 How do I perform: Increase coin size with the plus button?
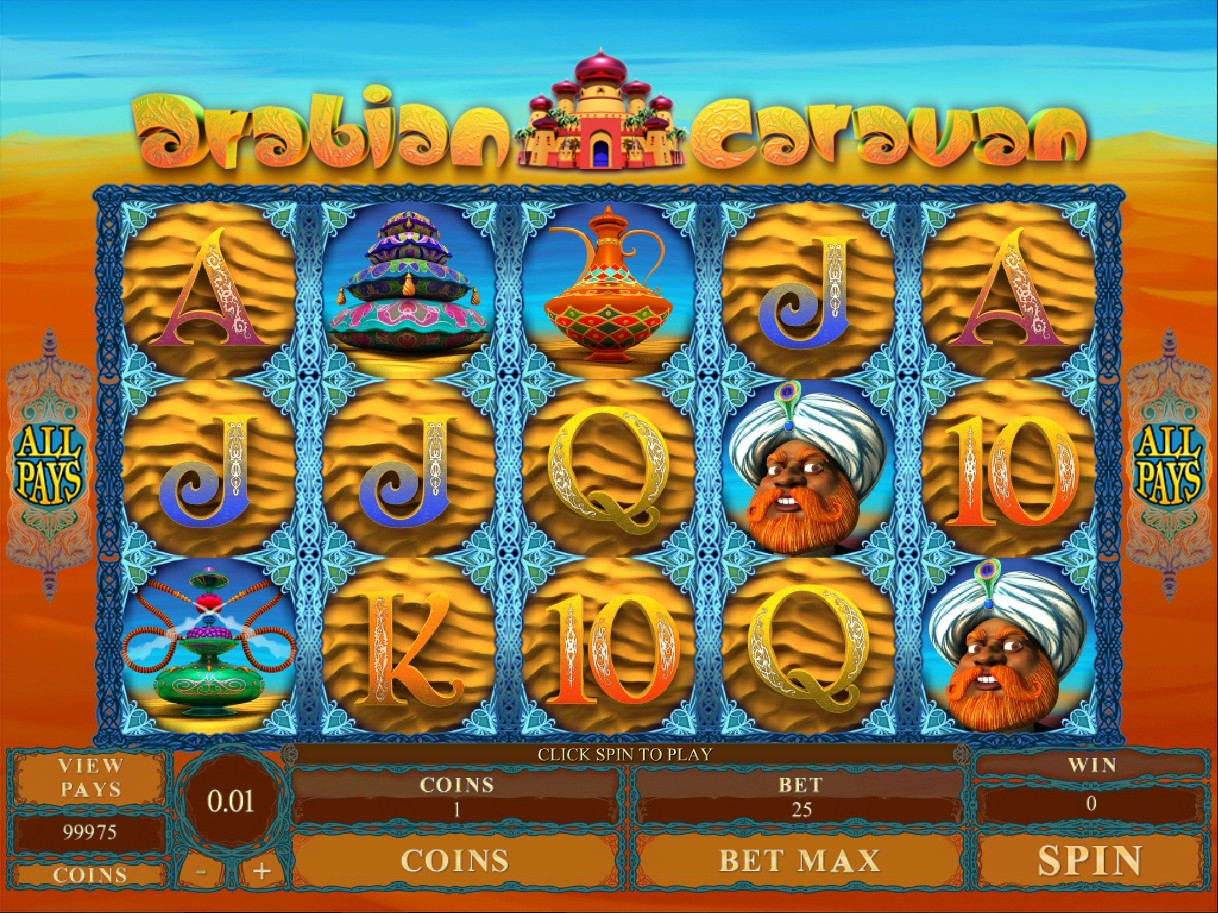[262, 871]
